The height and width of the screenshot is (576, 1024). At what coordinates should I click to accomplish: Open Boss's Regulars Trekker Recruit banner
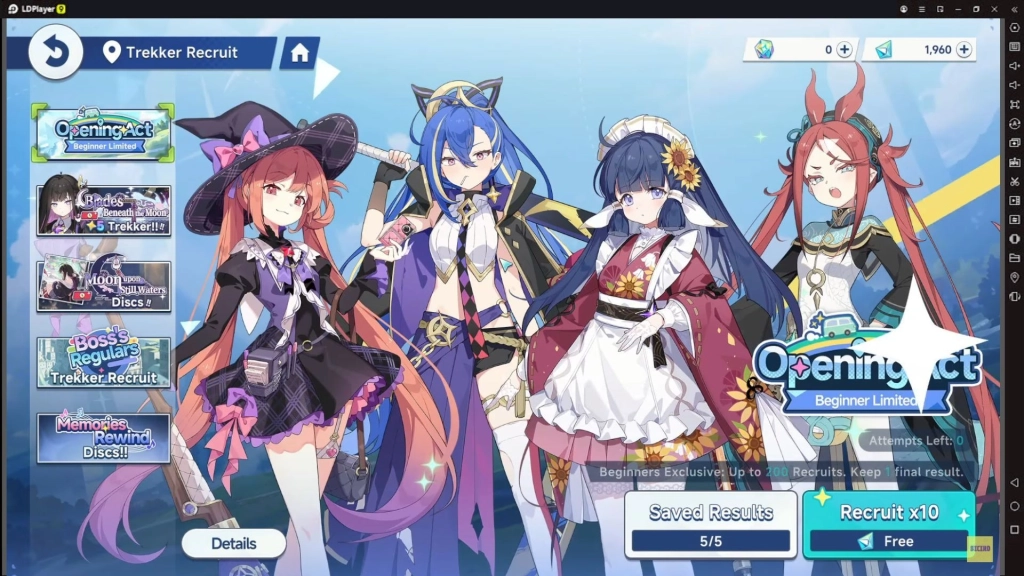[x=103, y=362]
